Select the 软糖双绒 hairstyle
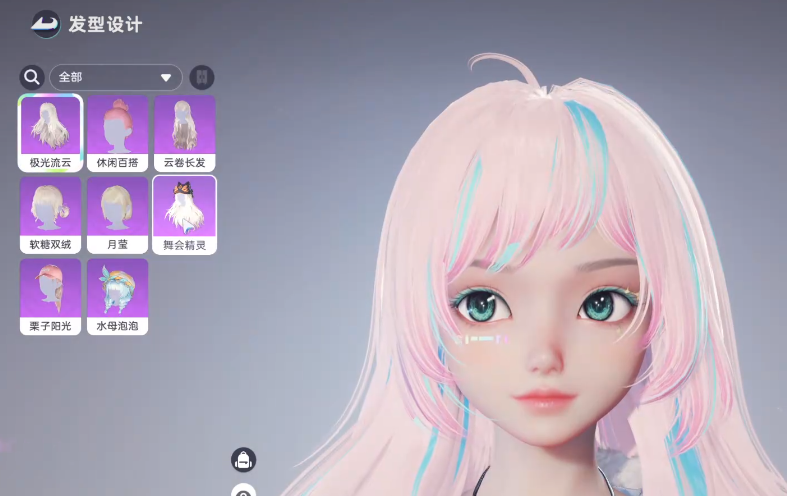This screenshot has width=787, height=496. pyautogui.click(x=50, y=215)
